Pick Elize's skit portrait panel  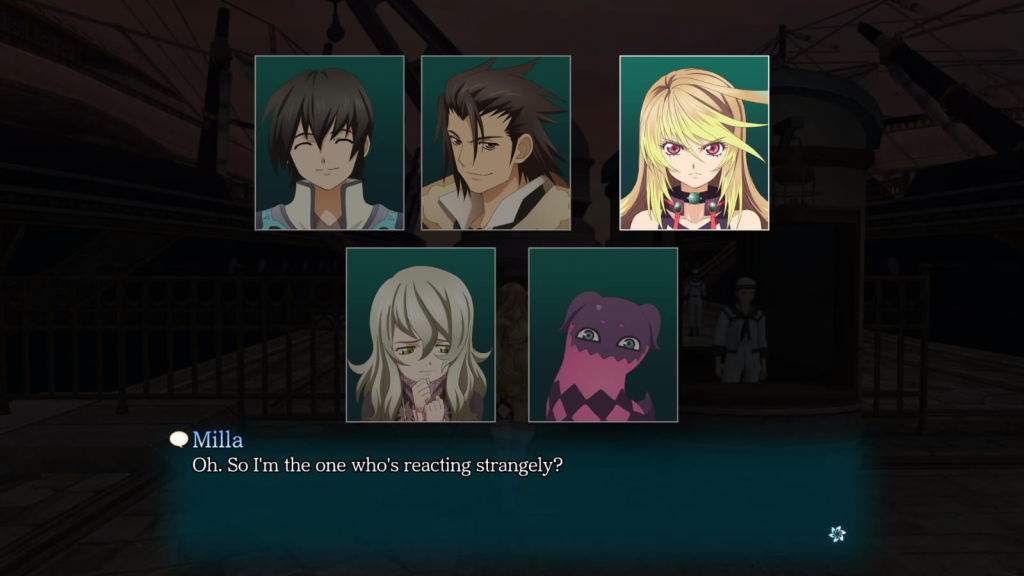(x=420, y=334)
